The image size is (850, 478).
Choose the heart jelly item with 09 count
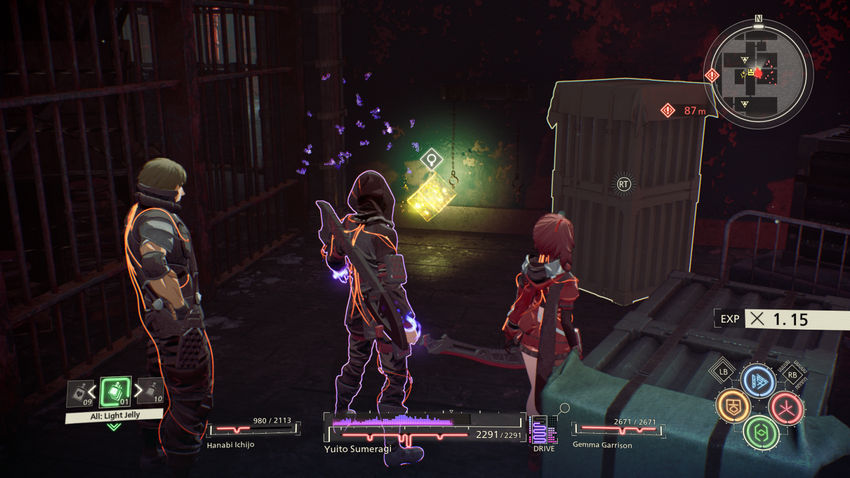coord(77,393)
